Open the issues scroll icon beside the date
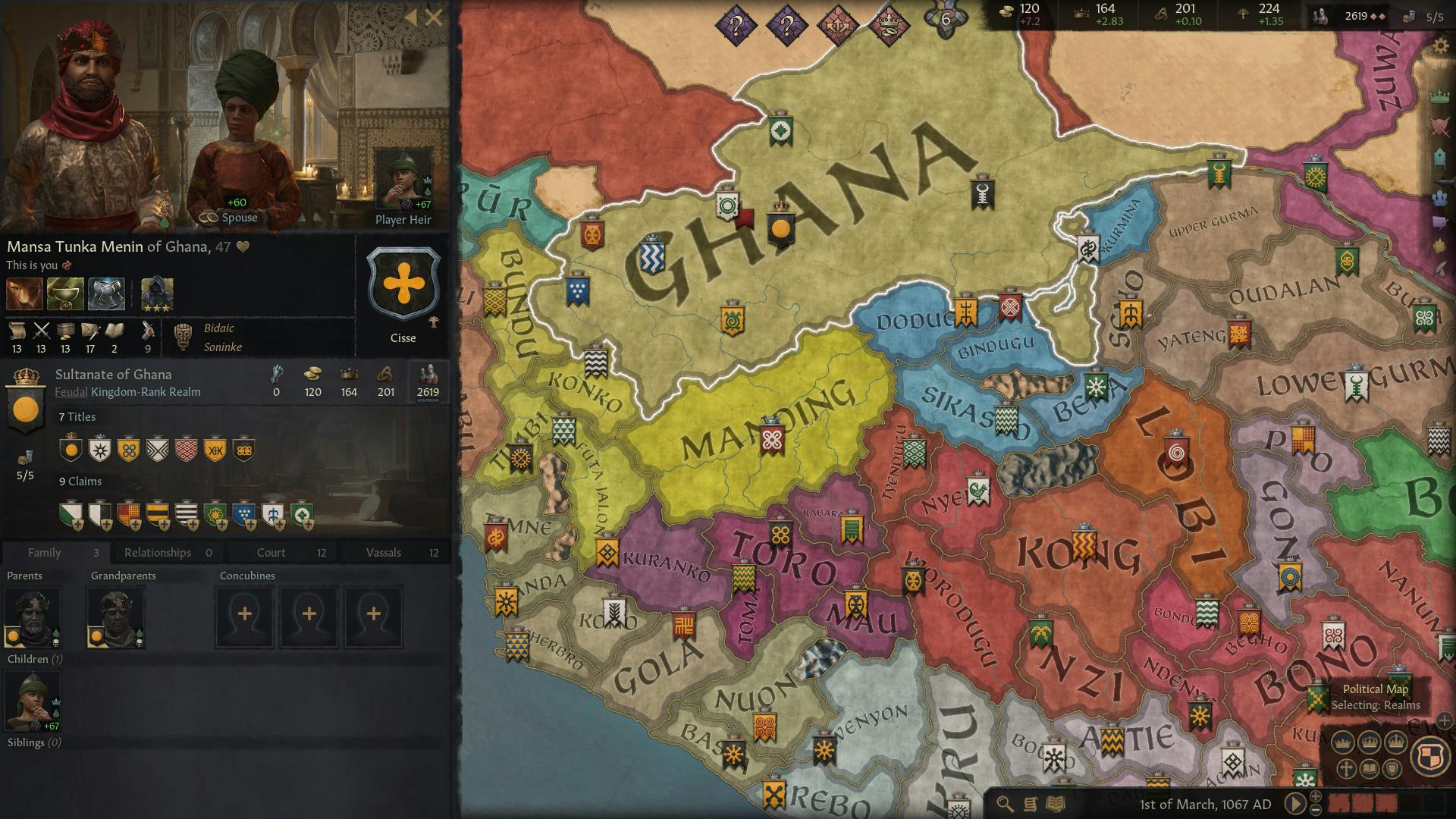Viewport: 1456px width, 819px height. tap(1030, 803)
